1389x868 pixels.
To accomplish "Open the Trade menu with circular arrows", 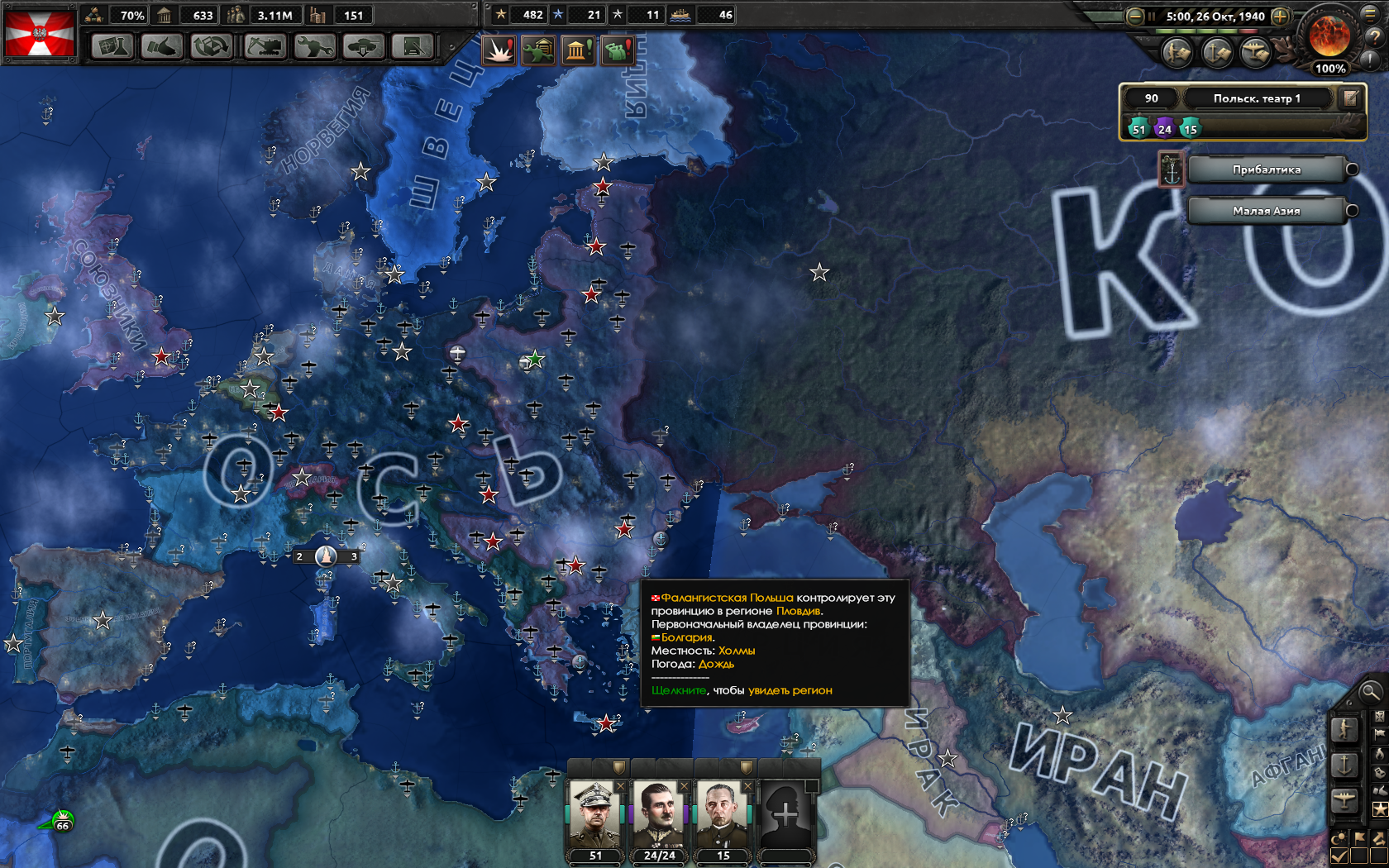I will click(211, 46).
